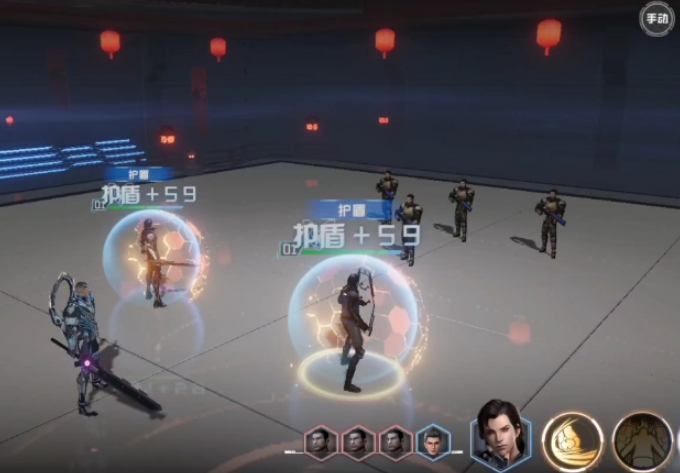Activate the golden swirl skill
Screen dimensions: 680x473
click(x=572, y=441)
